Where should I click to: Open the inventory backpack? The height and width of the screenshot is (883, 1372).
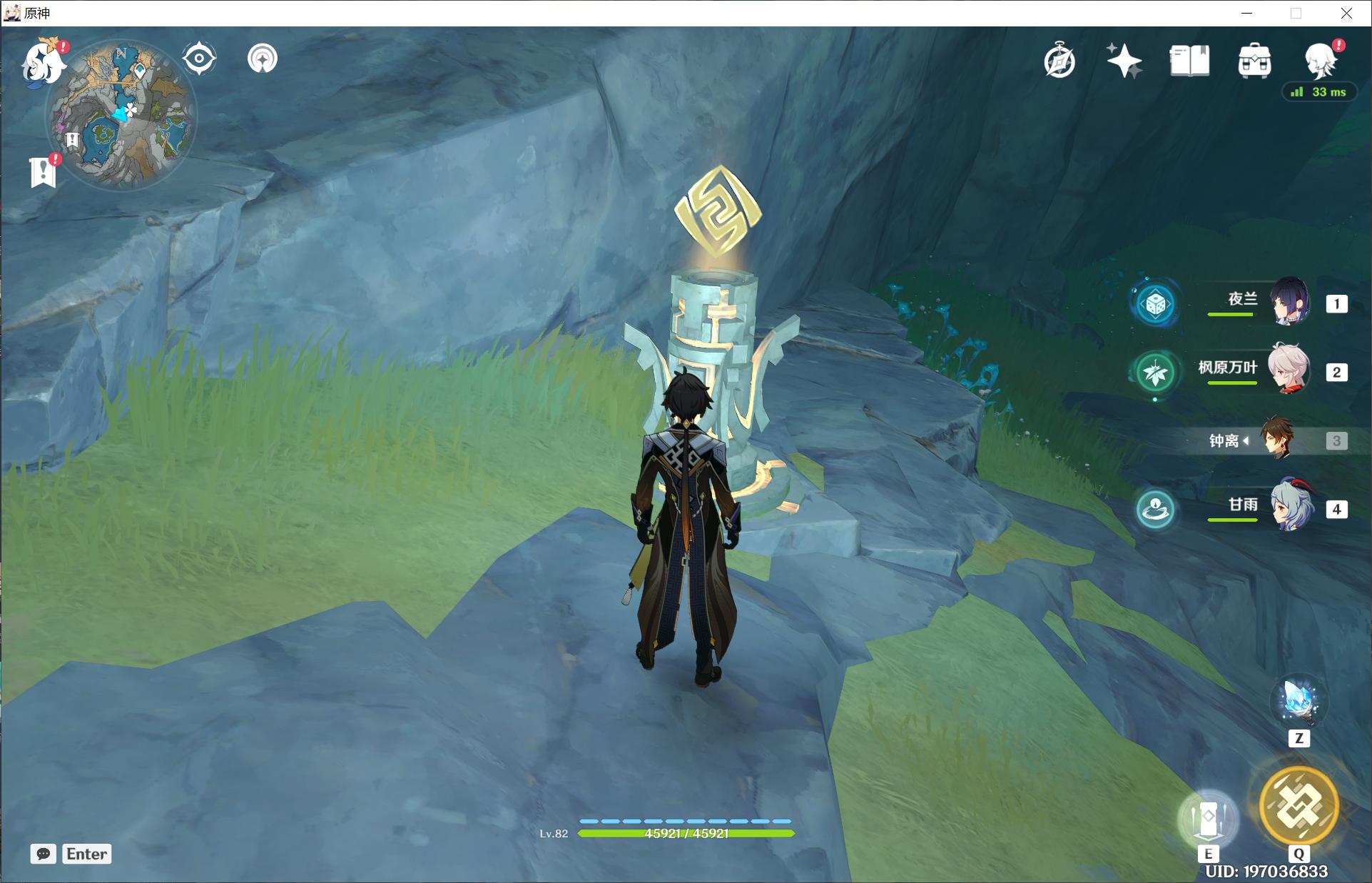click(1254, 61)
